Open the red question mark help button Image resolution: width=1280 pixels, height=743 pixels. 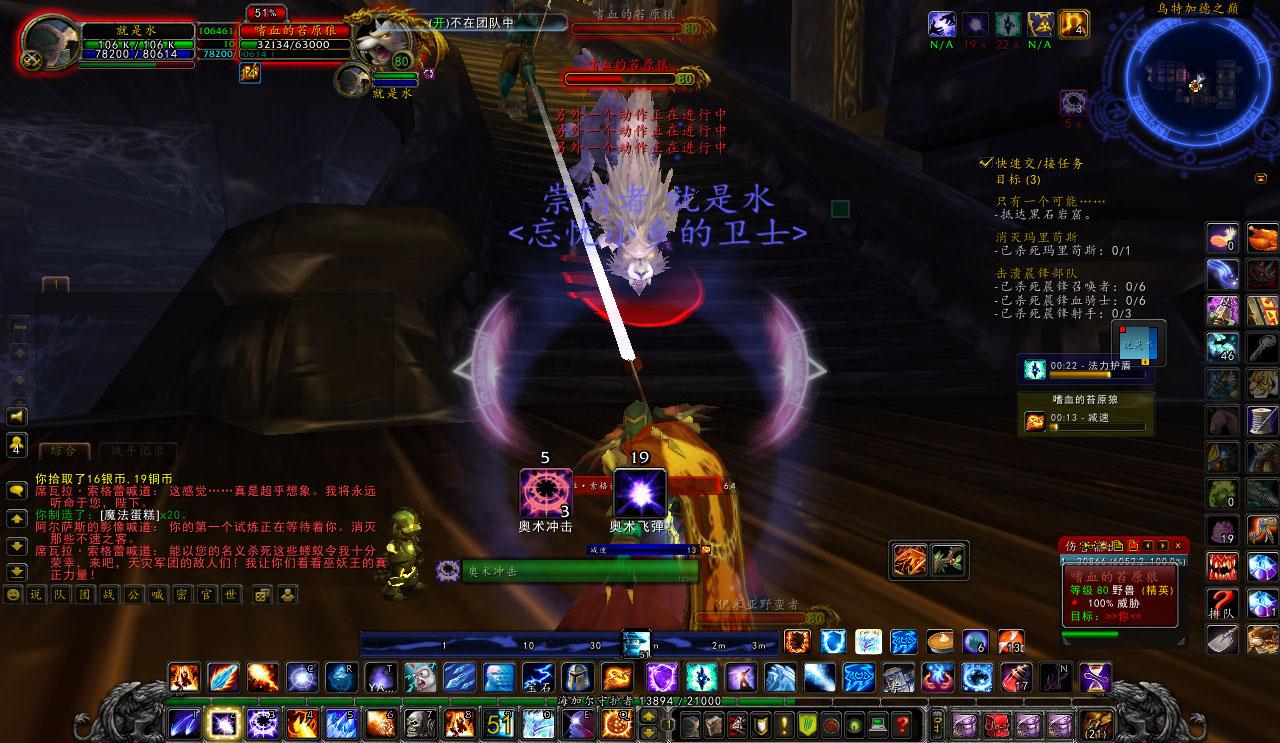903,724
